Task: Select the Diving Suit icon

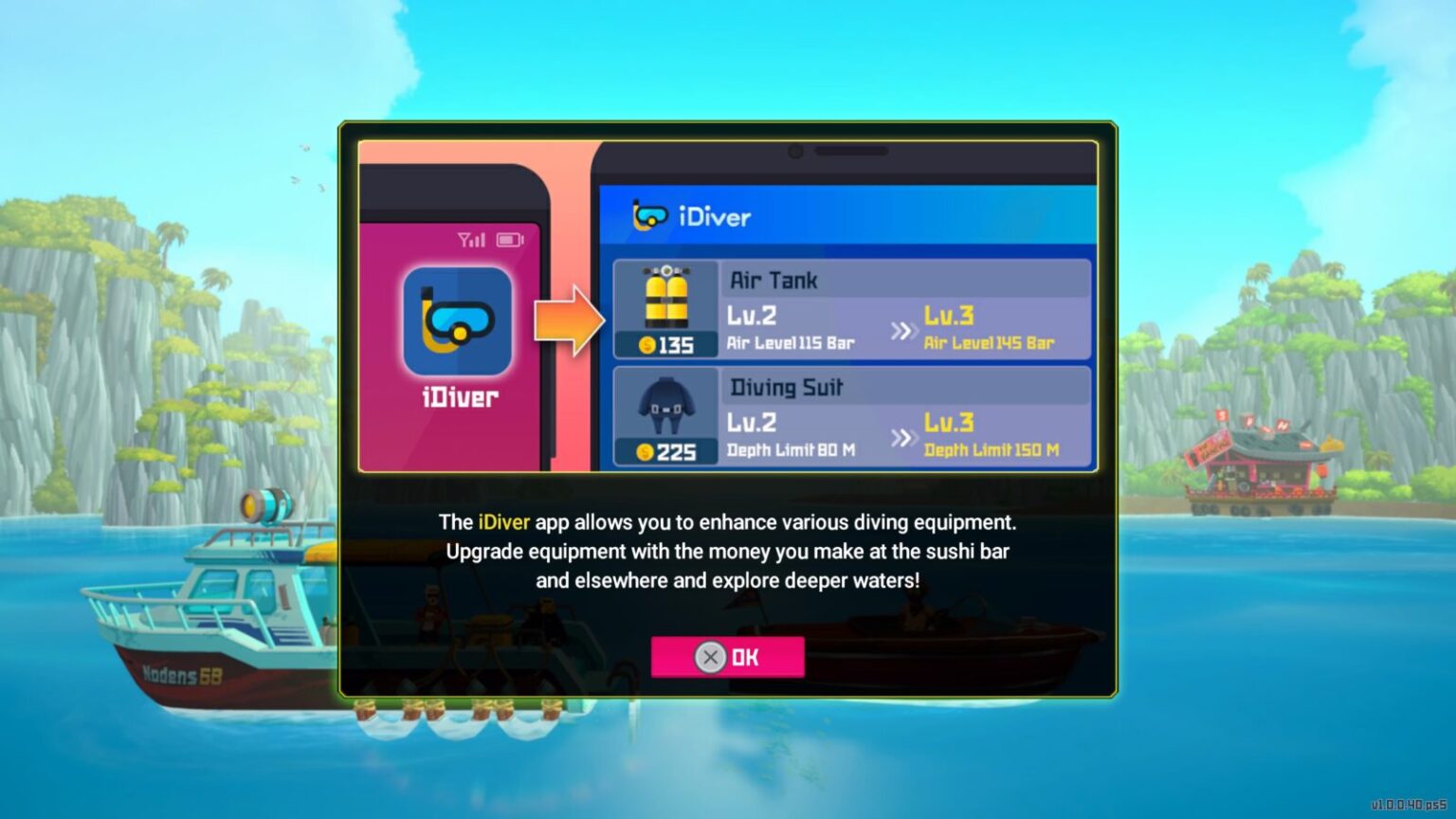Action: [x=670, y=405]
